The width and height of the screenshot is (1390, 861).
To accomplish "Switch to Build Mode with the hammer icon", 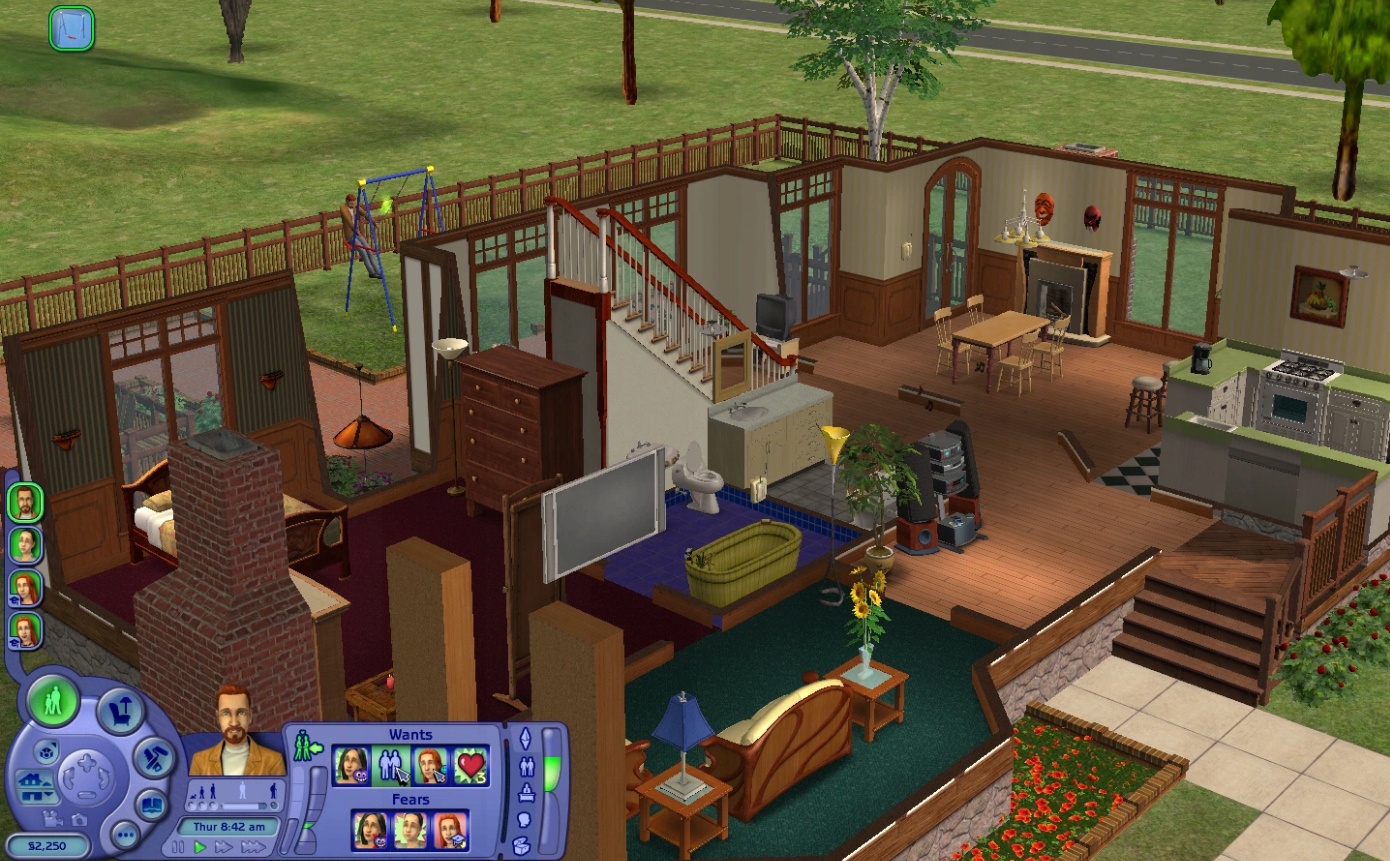I will [x=153, y=758].
